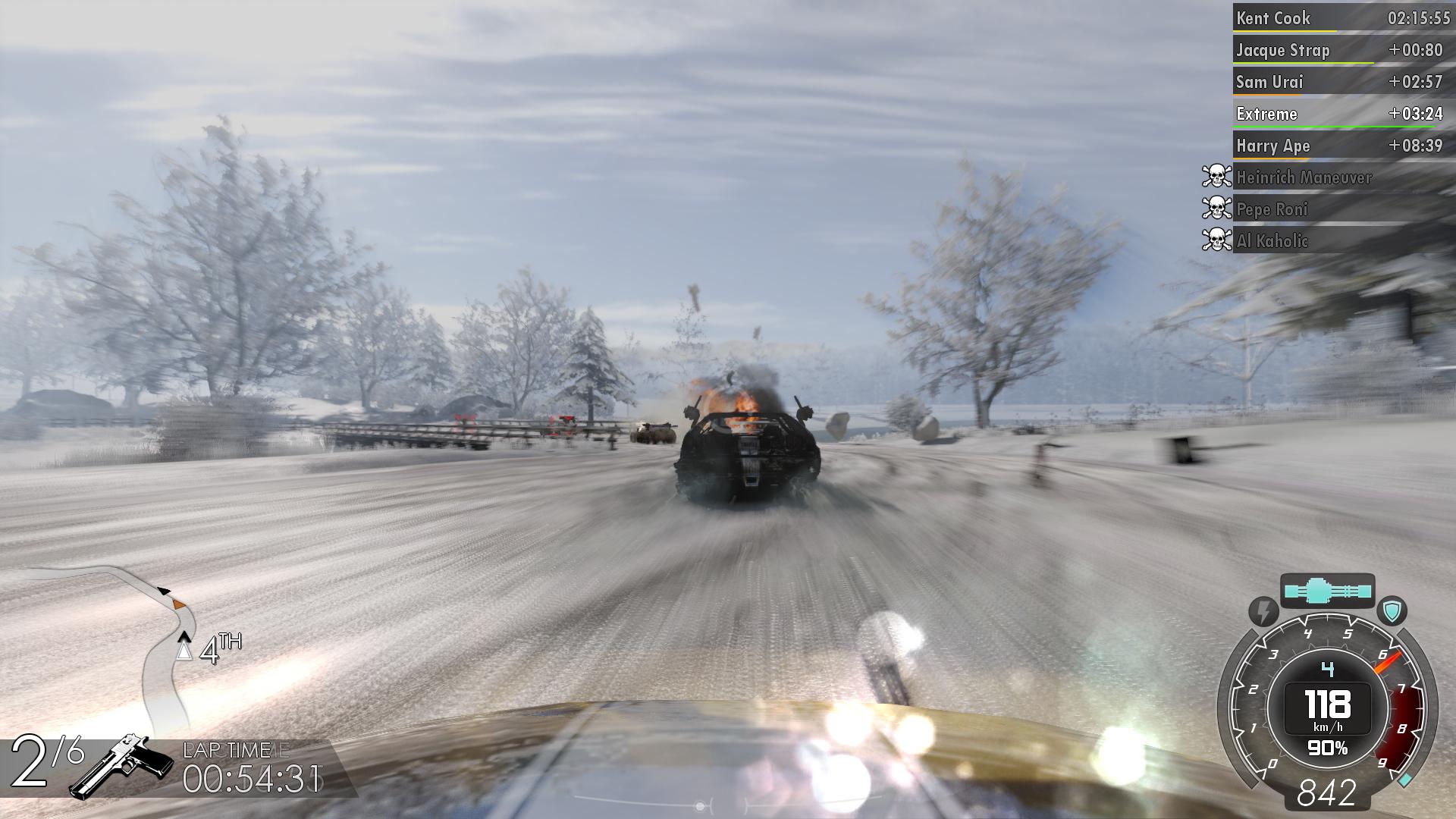Screen dimensions: 1456x819
Task: Click the arrow marker on the minimap
Action: tap(164, 590)
